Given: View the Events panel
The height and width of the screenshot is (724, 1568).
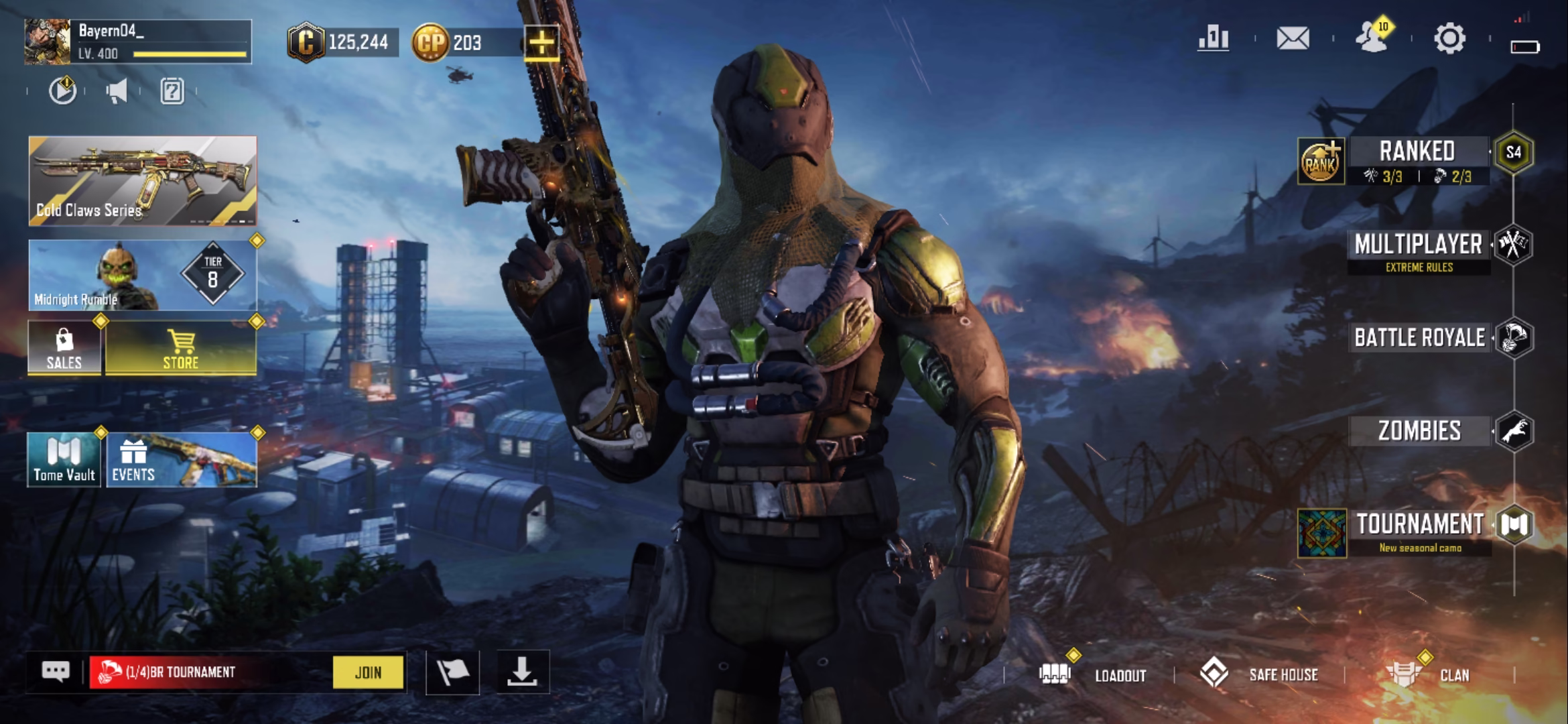Looking at the screenshot, I should [x=181, y=460].
